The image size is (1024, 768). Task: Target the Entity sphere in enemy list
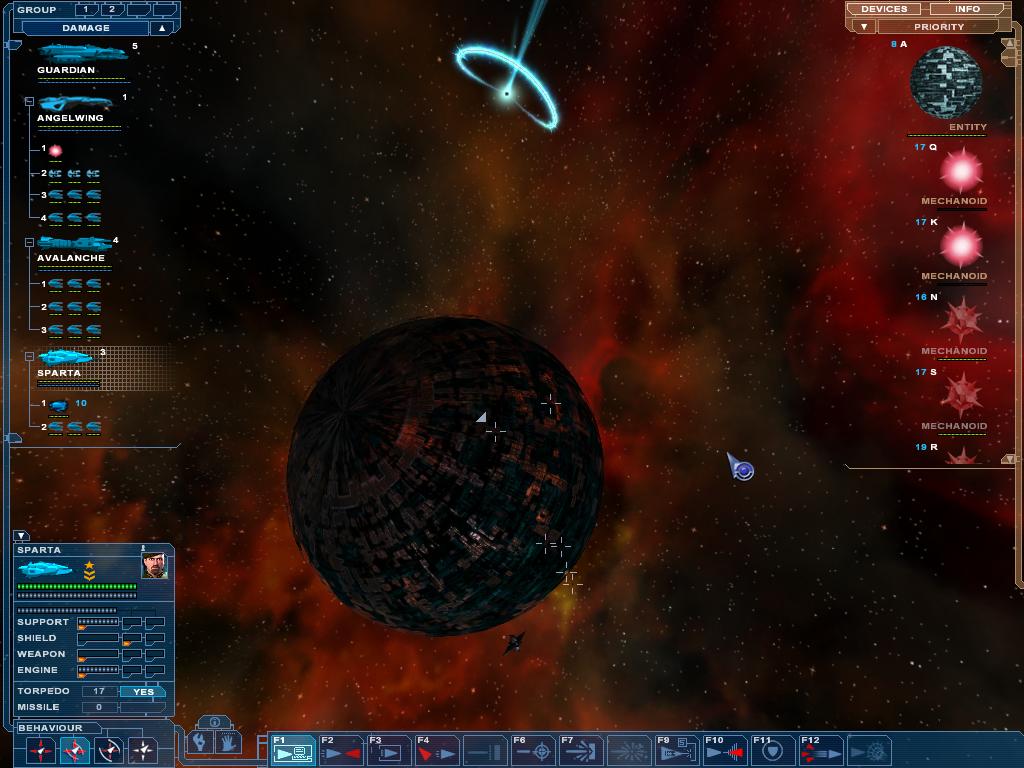click(x=945, y=83)
